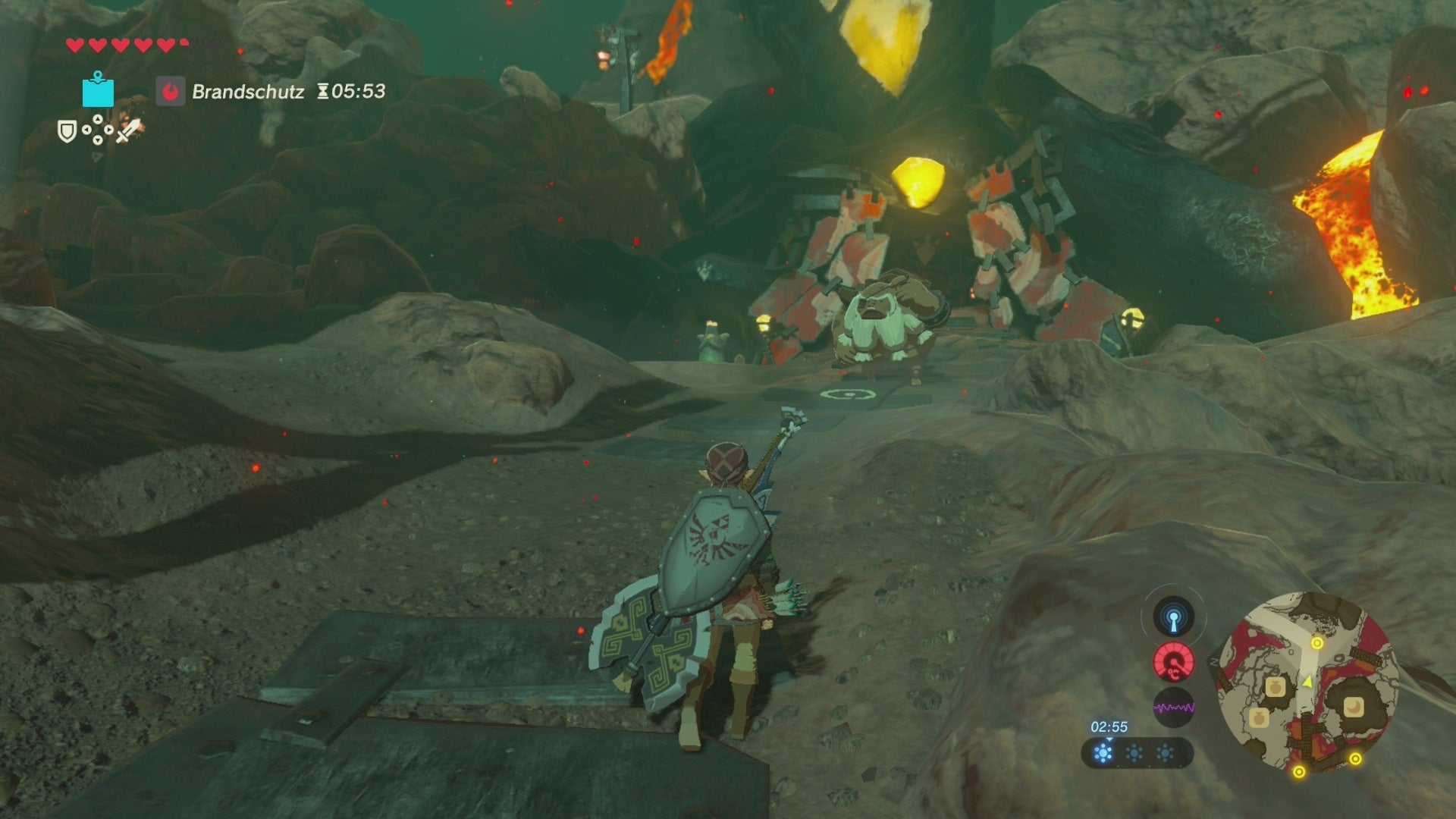Image resolution: width=1456 pixels, height=819 pixels.
Task: Click the down arrow on the D-pad display
Action: pos(98,141)
